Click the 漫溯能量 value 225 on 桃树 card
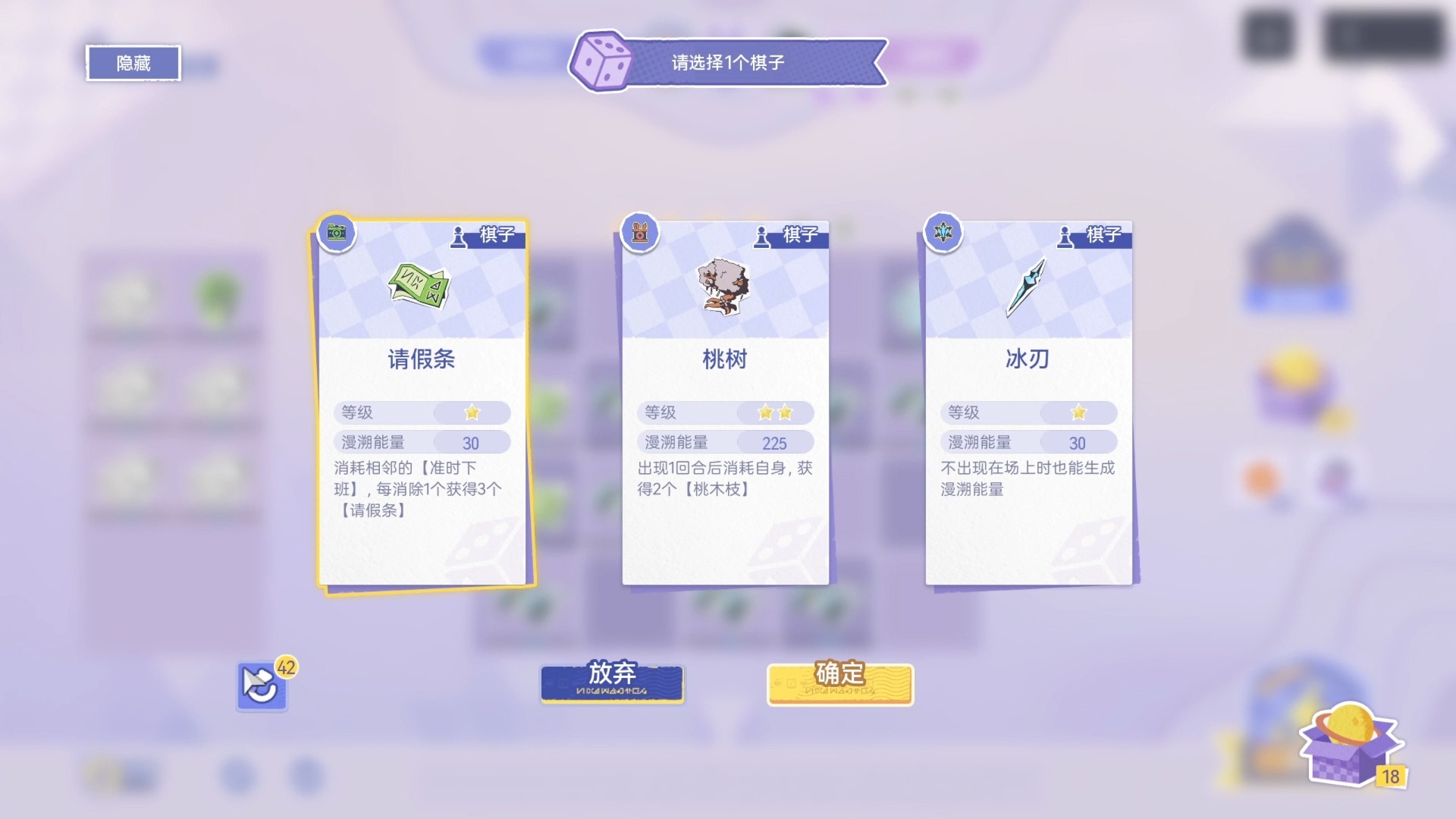 773,442
